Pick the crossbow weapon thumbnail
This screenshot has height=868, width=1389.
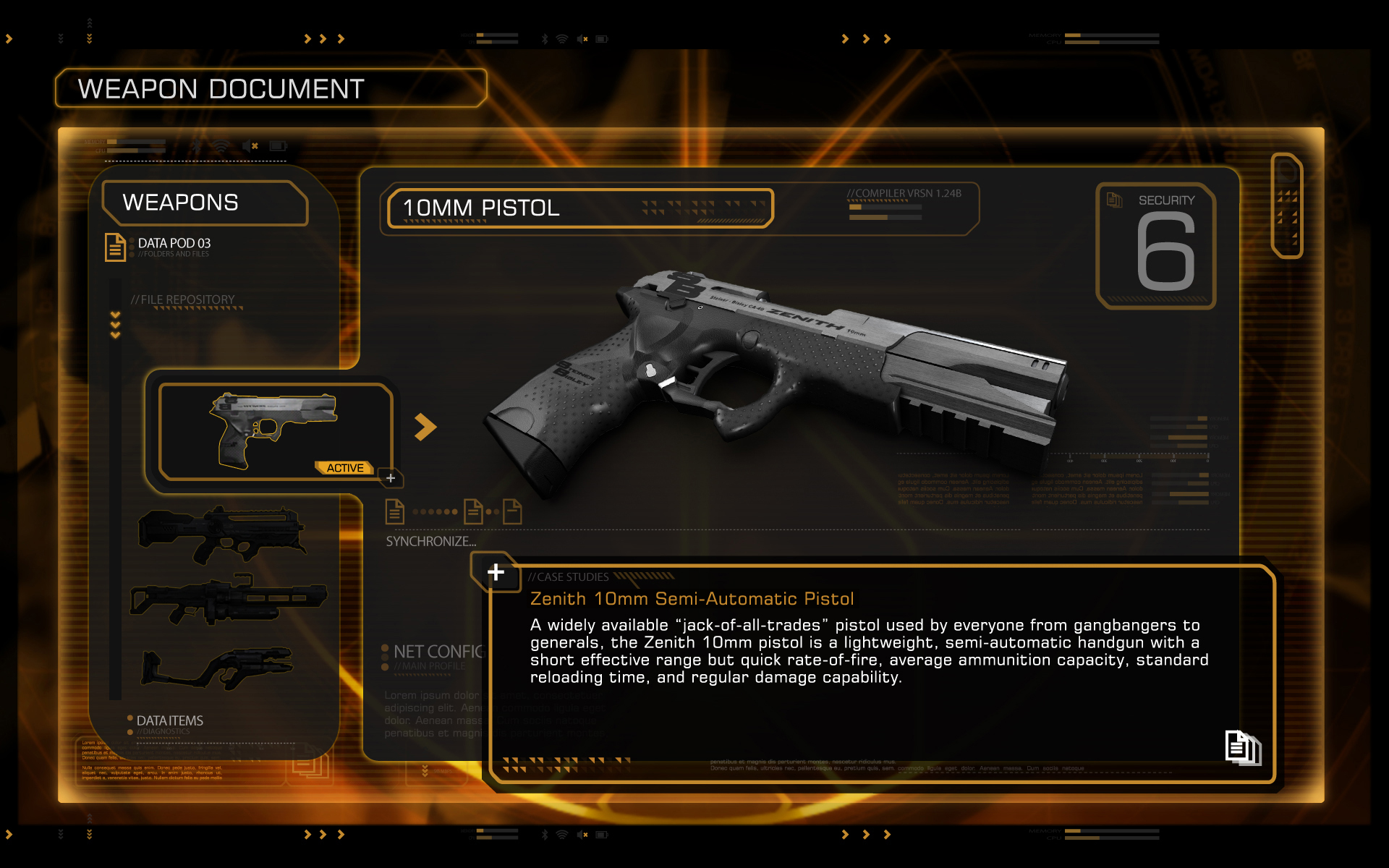(x=218, y=668)
